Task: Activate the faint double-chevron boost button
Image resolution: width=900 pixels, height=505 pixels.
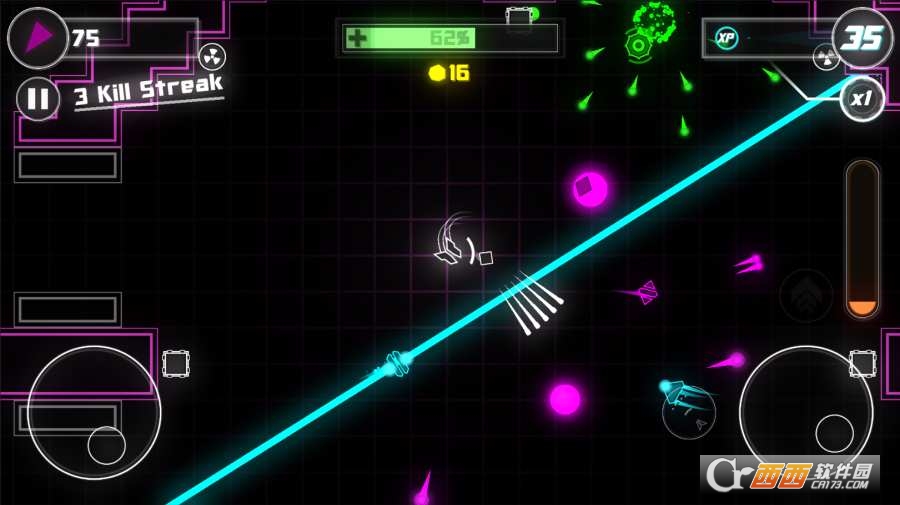Action: [x=803, y=291]
